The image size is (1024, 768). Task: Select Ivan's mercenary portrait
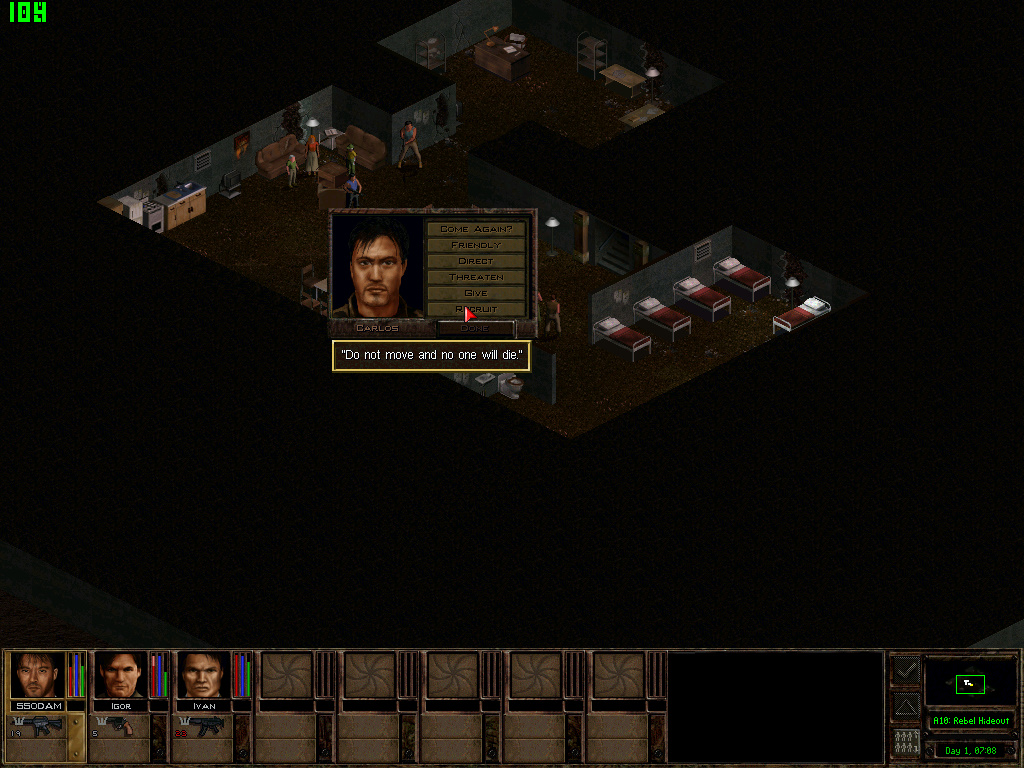tap(204, 675)
